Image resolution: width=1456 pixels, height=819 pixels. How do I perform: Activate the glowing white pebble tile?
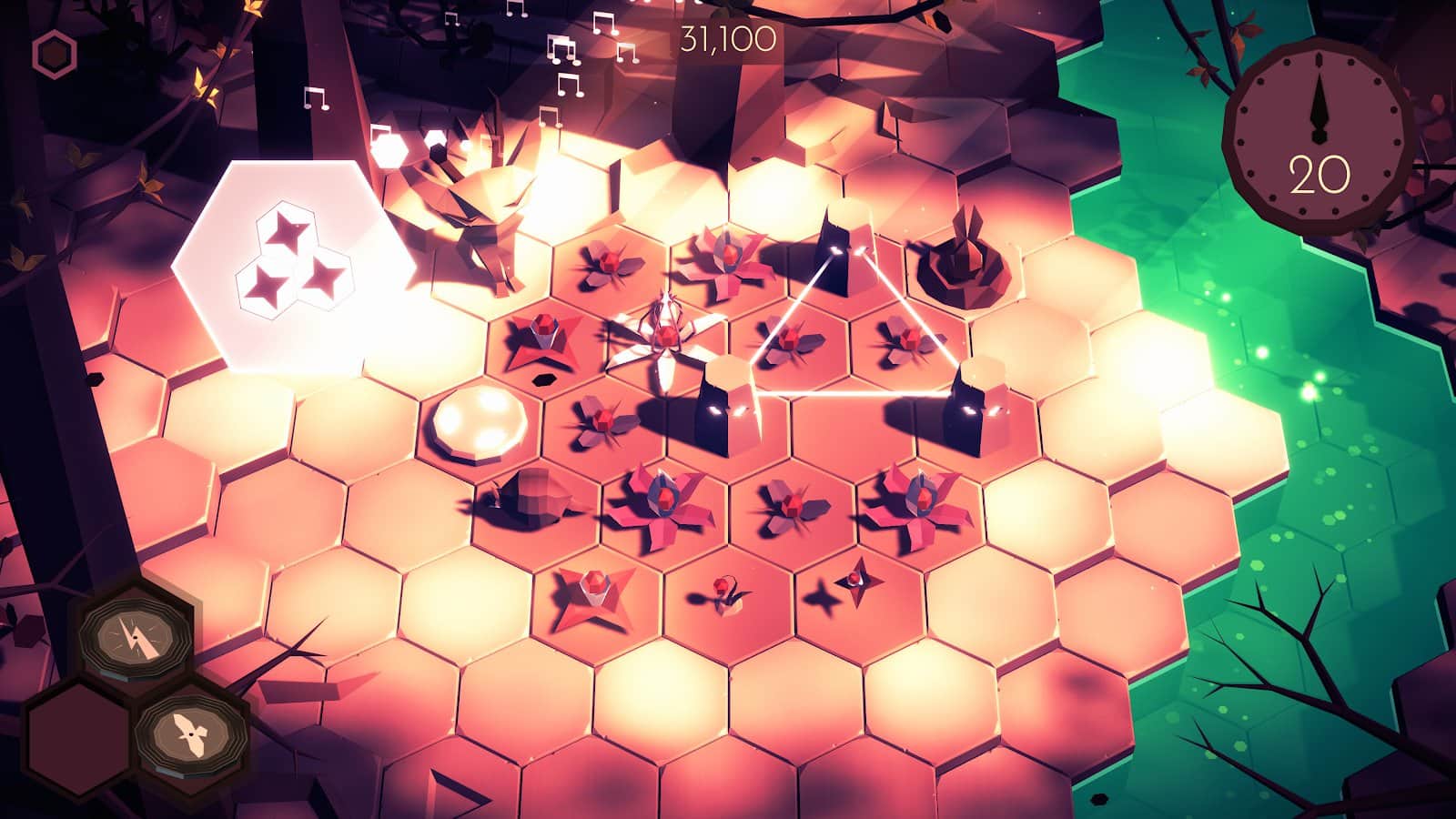point(480,420)
